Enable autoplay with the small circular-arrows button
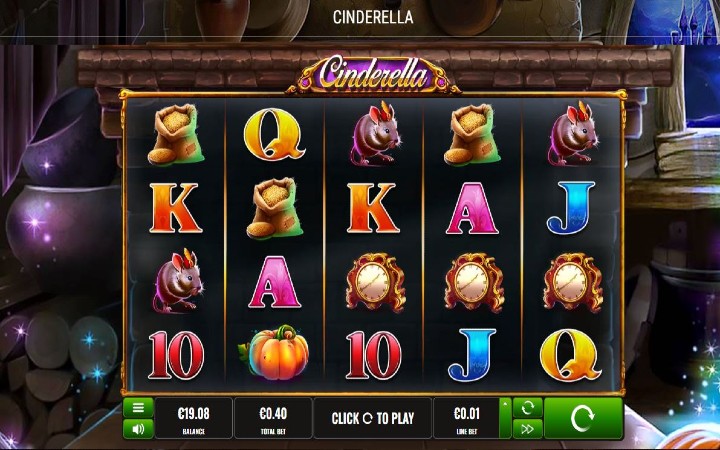Viewport: 720px width, 450px height. (x=526, y=408)
